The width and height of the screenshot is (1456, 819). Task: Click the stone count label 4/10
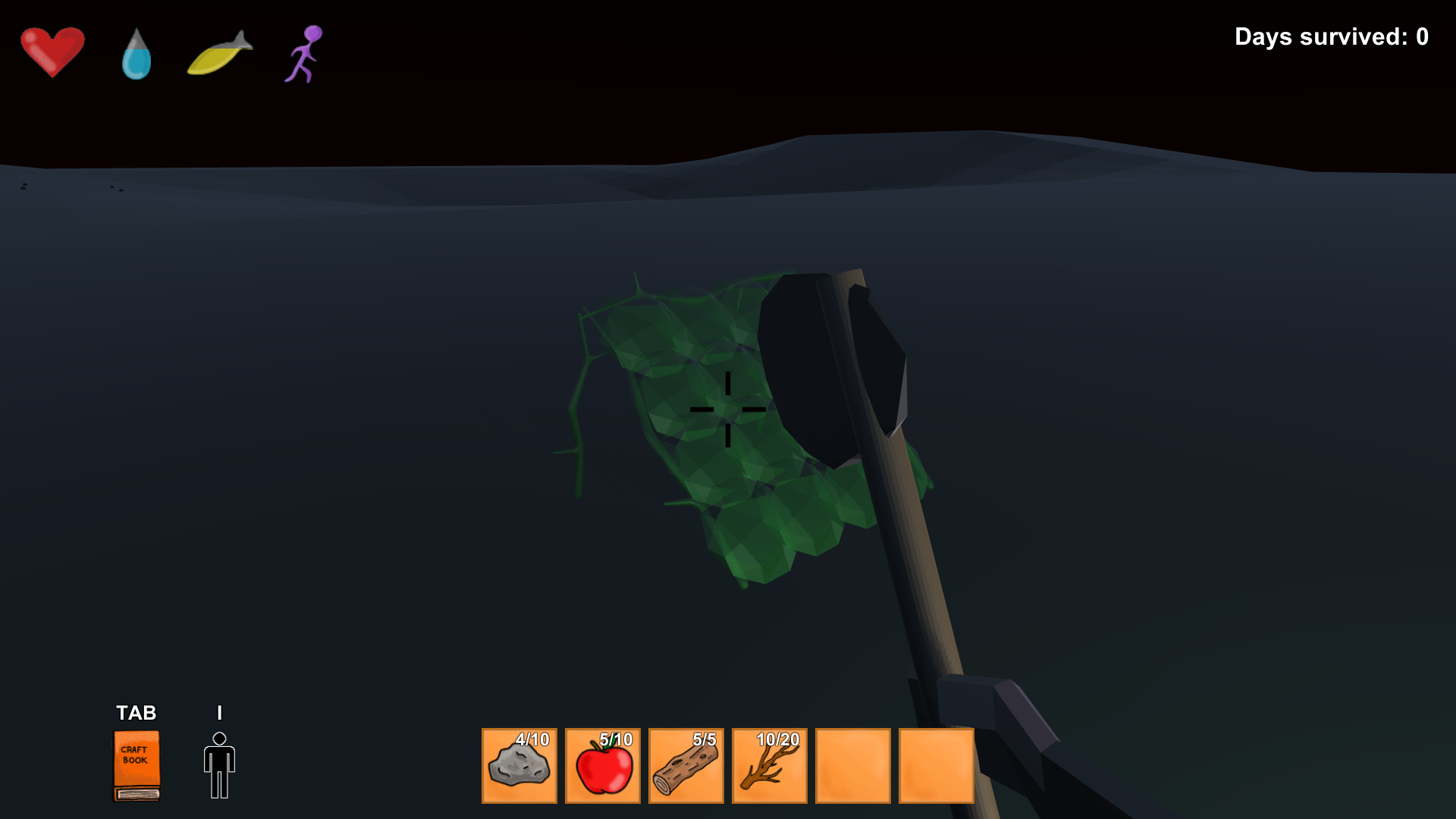click(532, 737)
